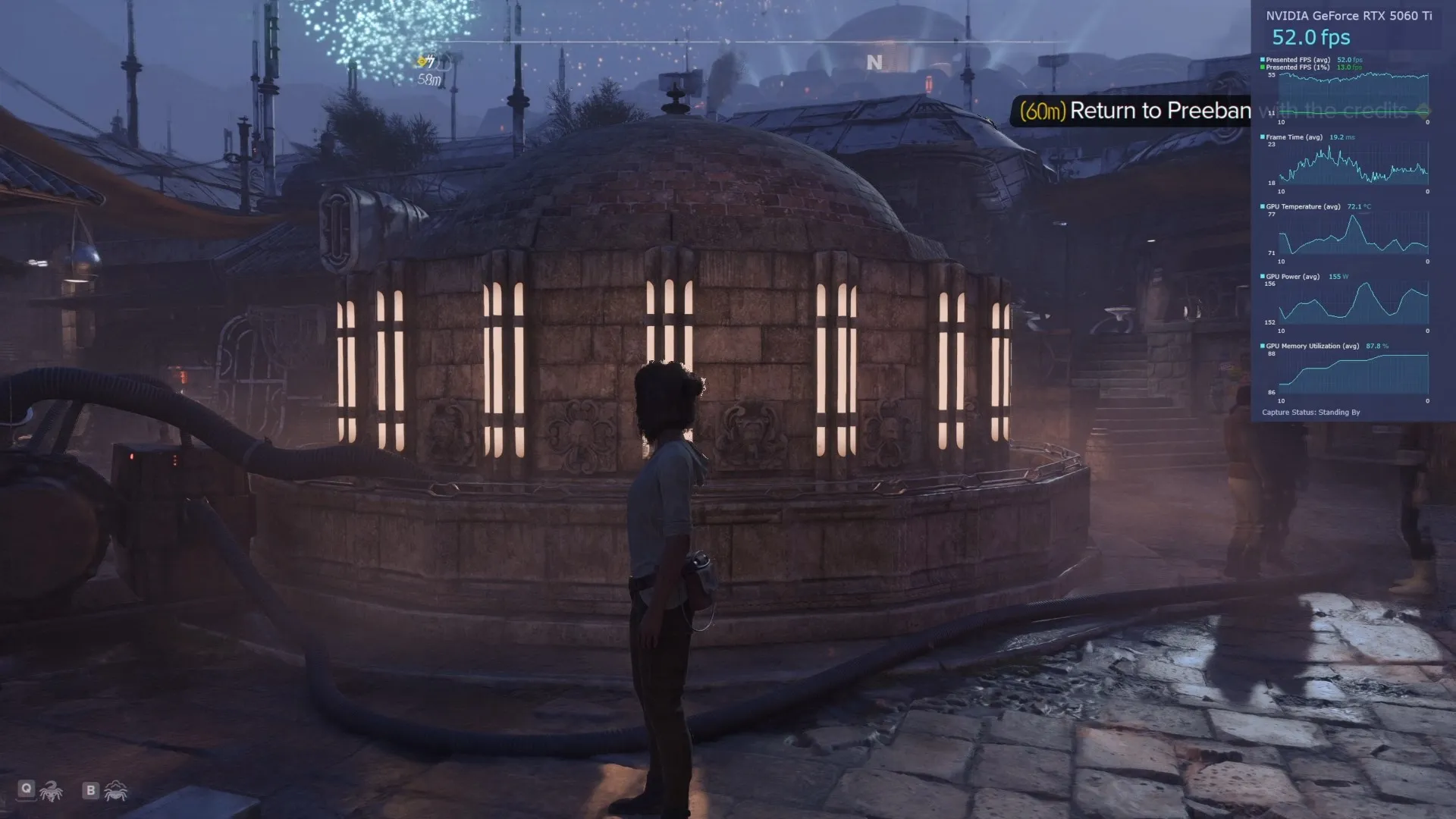This screenshot has height=819, width=1456.
Task: Activate the Nix command icon beside Q
Action: pyautogui.click(x=51, y=792)
